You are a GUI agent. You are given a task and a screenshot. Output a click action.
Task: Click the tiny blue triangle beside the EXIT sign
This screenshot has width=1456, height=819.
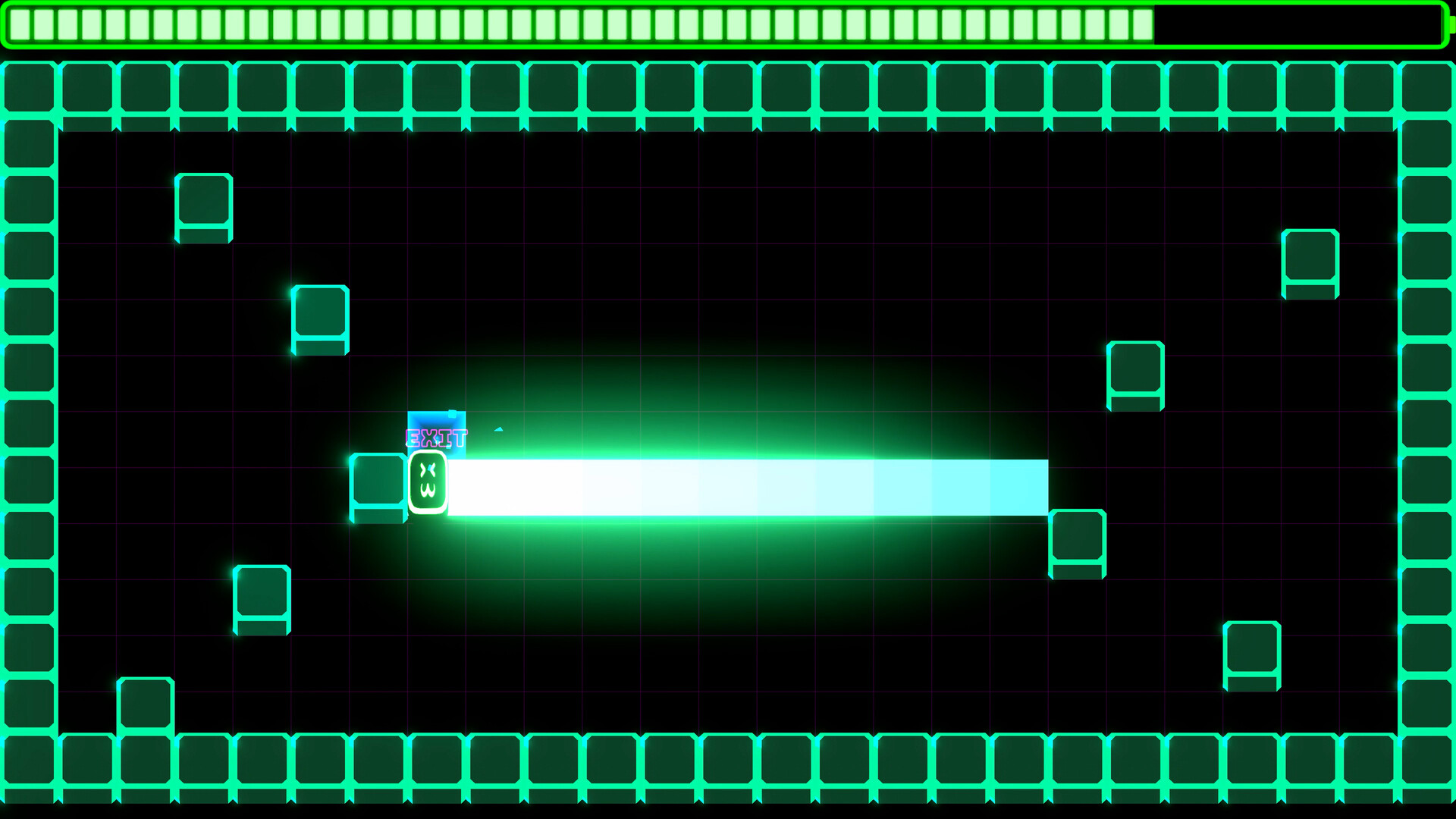click(x=497, y=431)
